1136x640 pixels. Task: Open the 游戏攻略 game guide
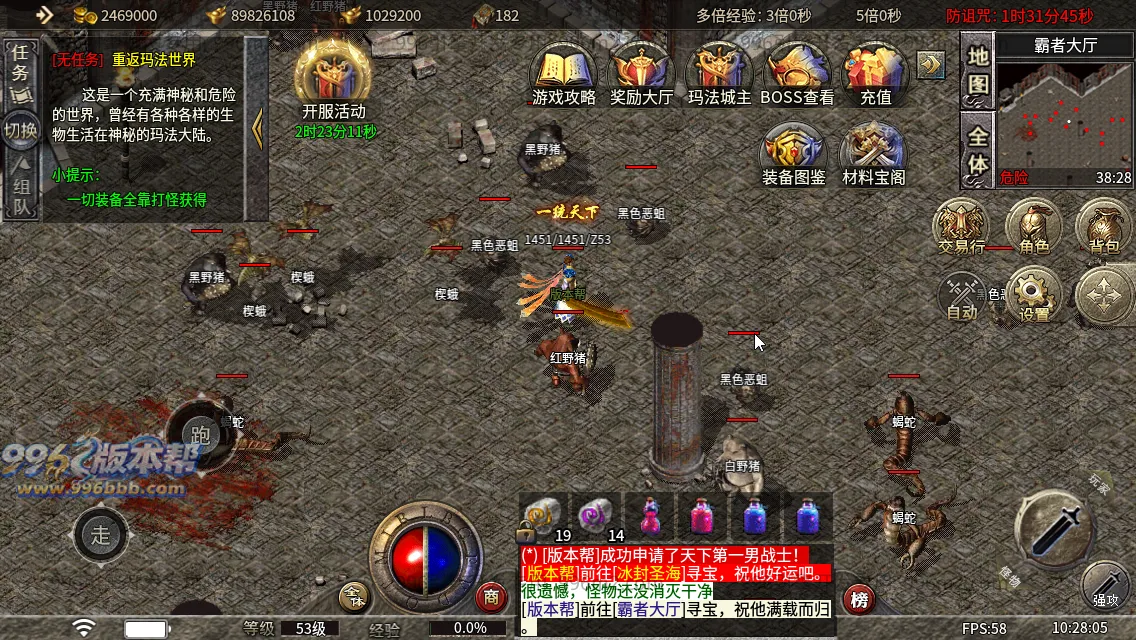click(564, 74)
